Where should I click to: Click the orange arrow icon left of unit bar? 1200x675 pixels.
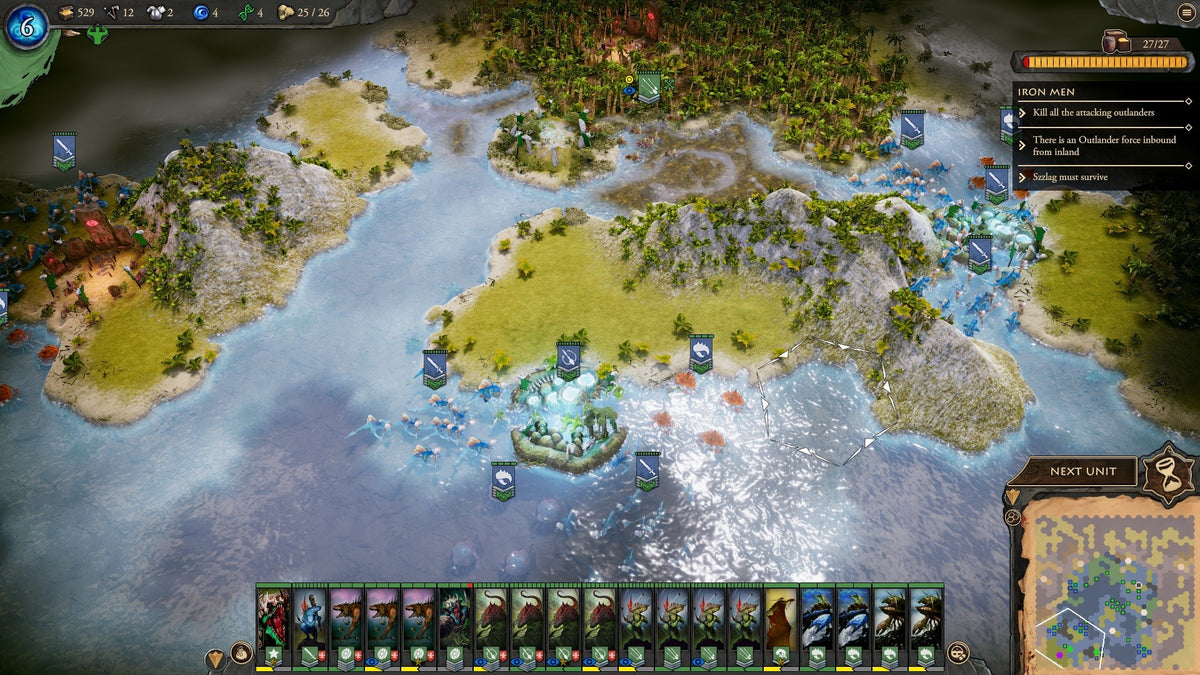pyautogui.click(x=216, y=658)
